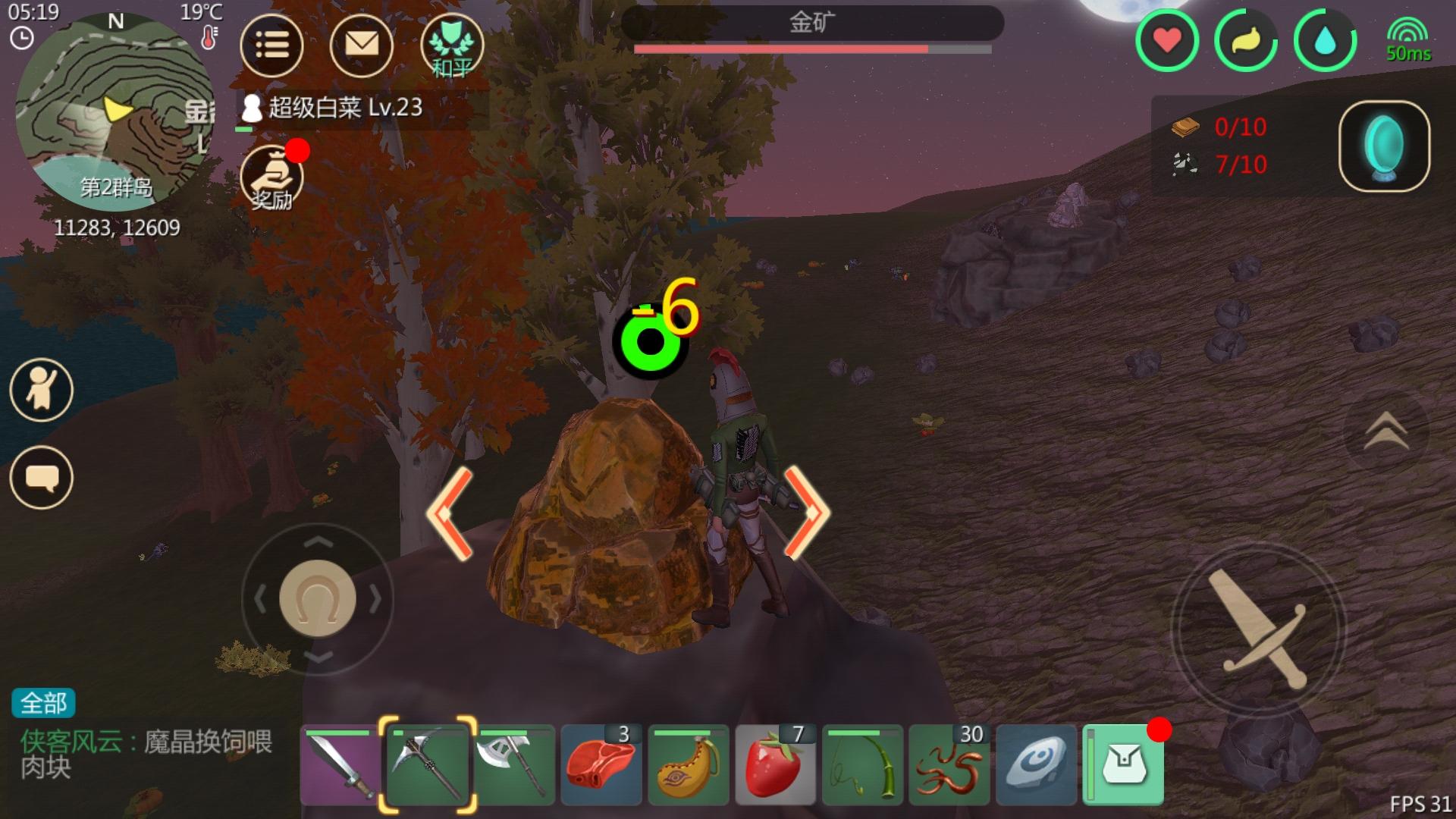Open the chat bubble button

point(42,478)
